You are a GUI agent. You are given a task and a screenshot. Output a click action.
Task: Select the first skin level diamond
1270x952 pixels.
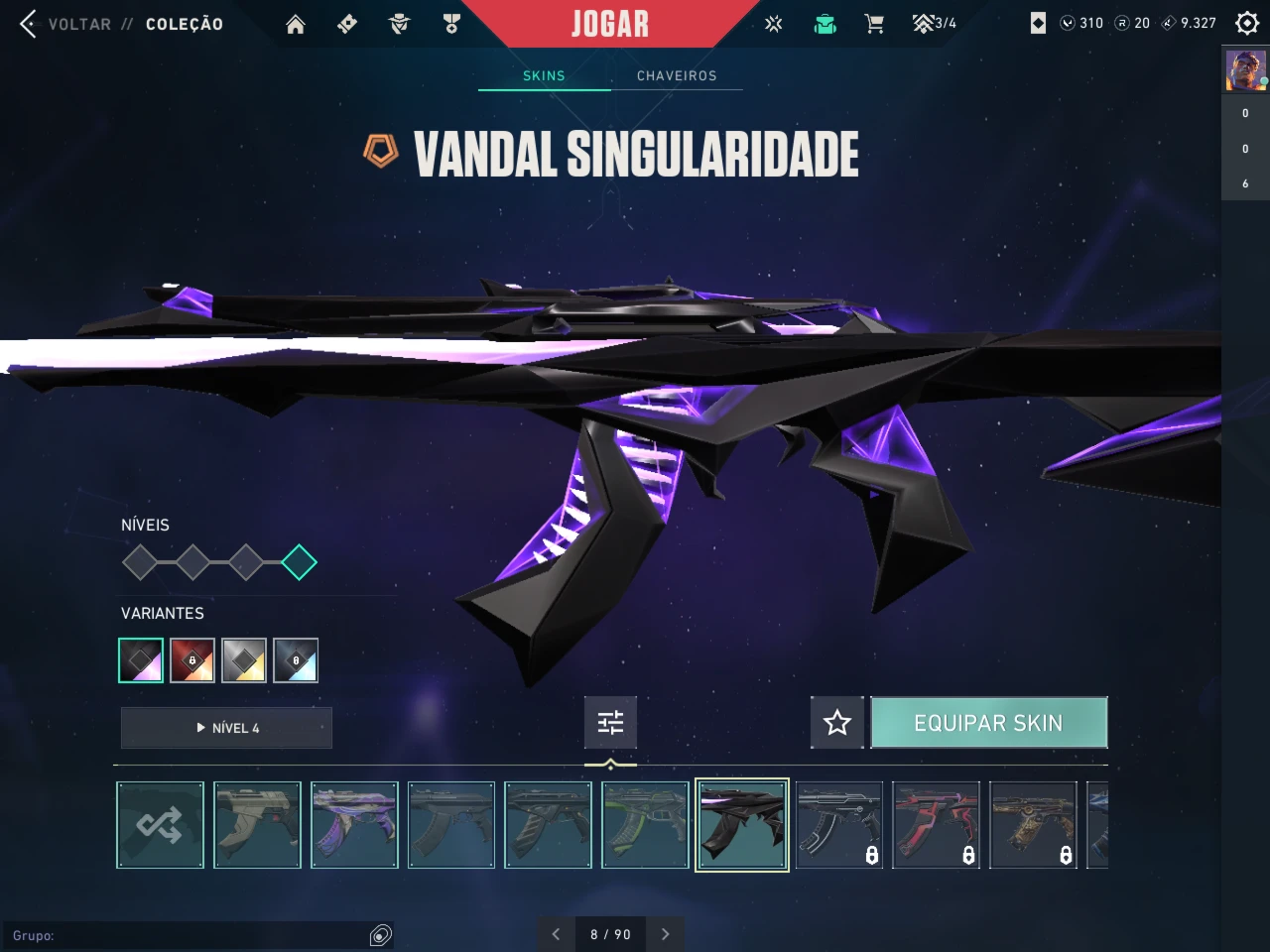pos(140,562)
